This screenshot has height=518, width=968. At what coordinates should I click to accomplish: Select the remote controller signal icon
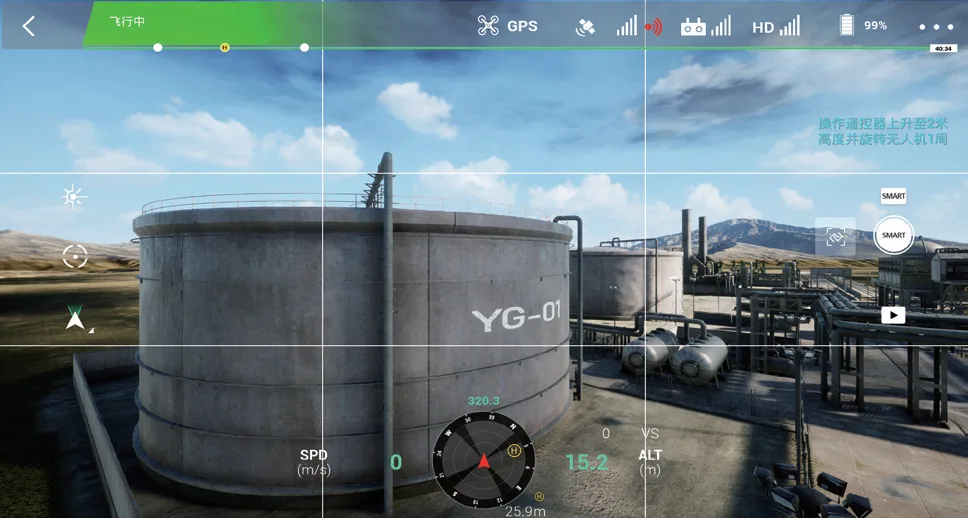(x=694, y=27)
